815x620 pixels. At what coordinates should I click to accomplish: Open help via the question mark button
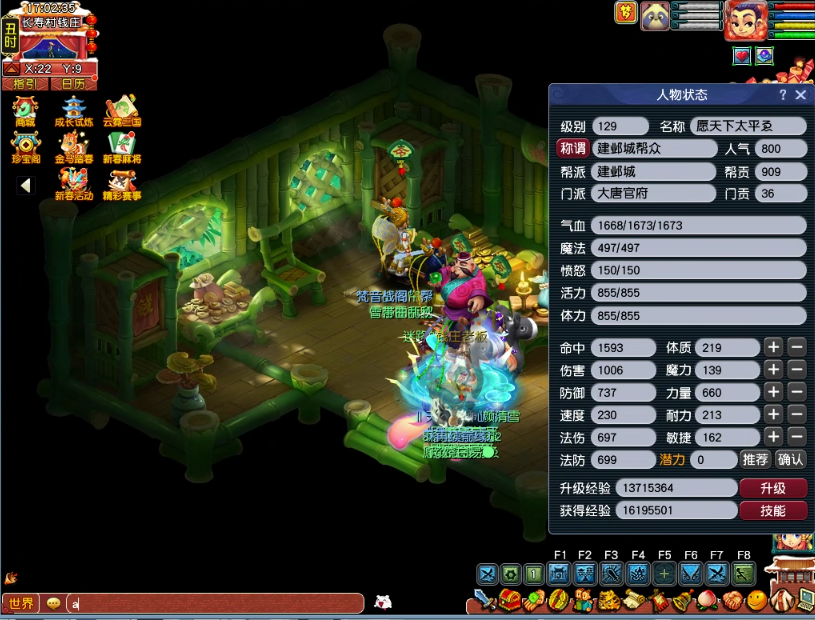[783, 95]
